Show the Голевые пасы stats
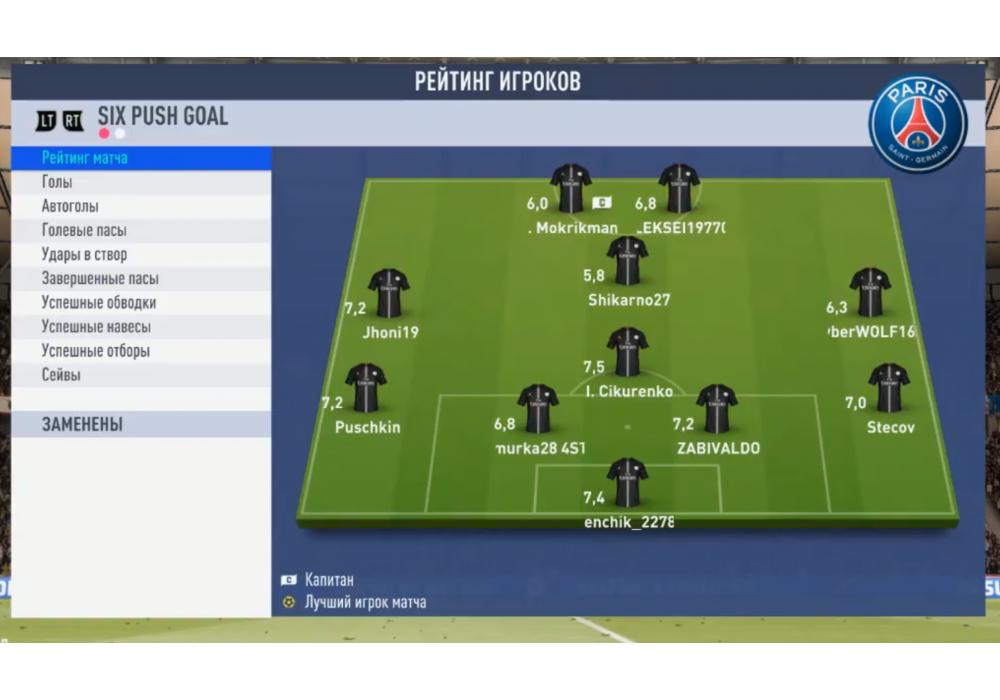 coord(140,231)
